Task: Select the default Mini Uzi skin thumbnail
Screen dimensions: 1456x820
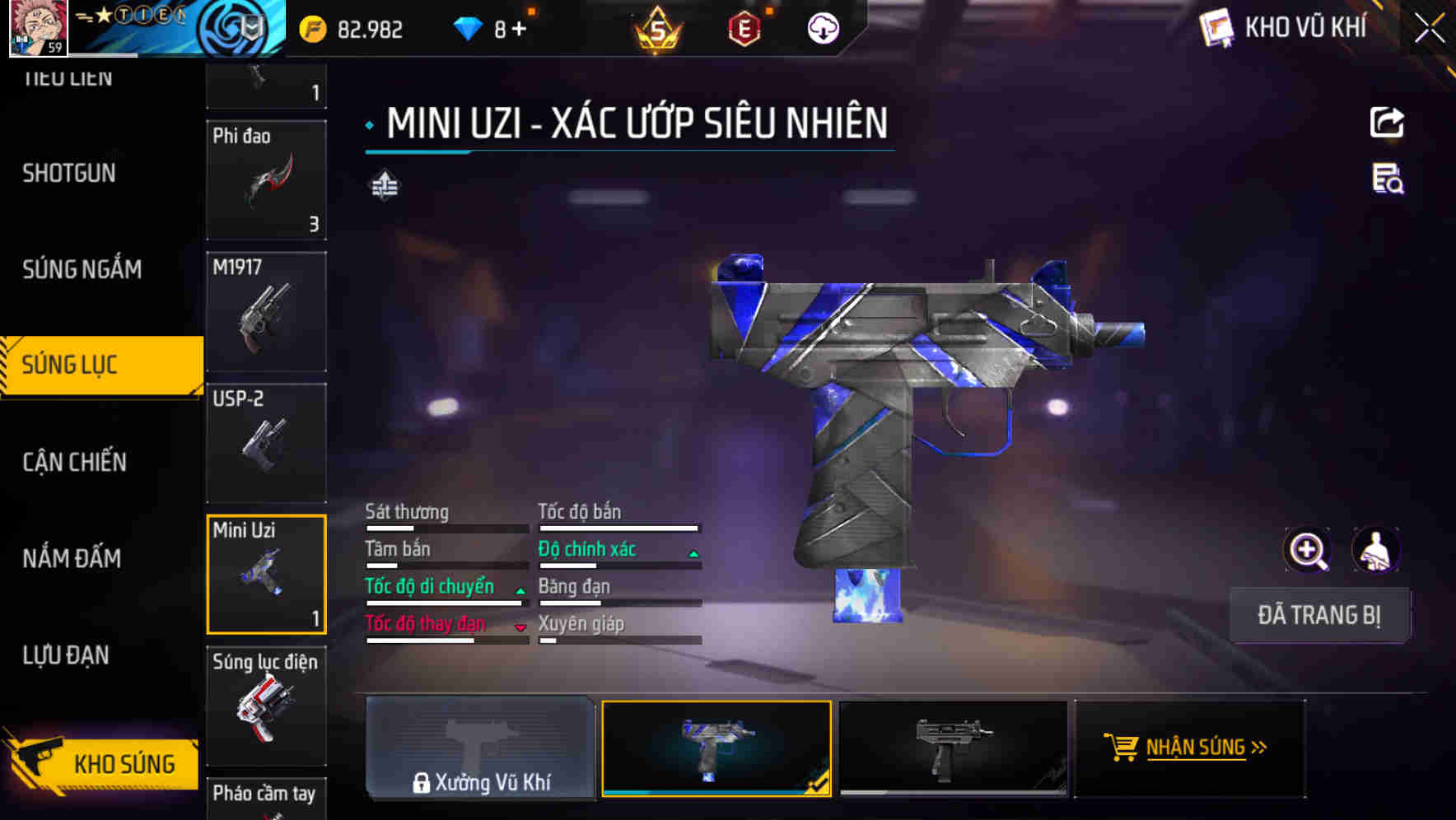Action: pyautogui.click(x=953, y=748)
